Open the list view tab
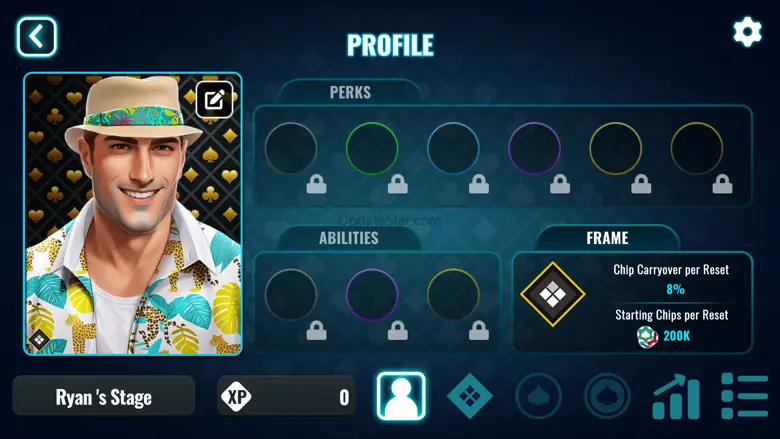 (x=744, y=396)
